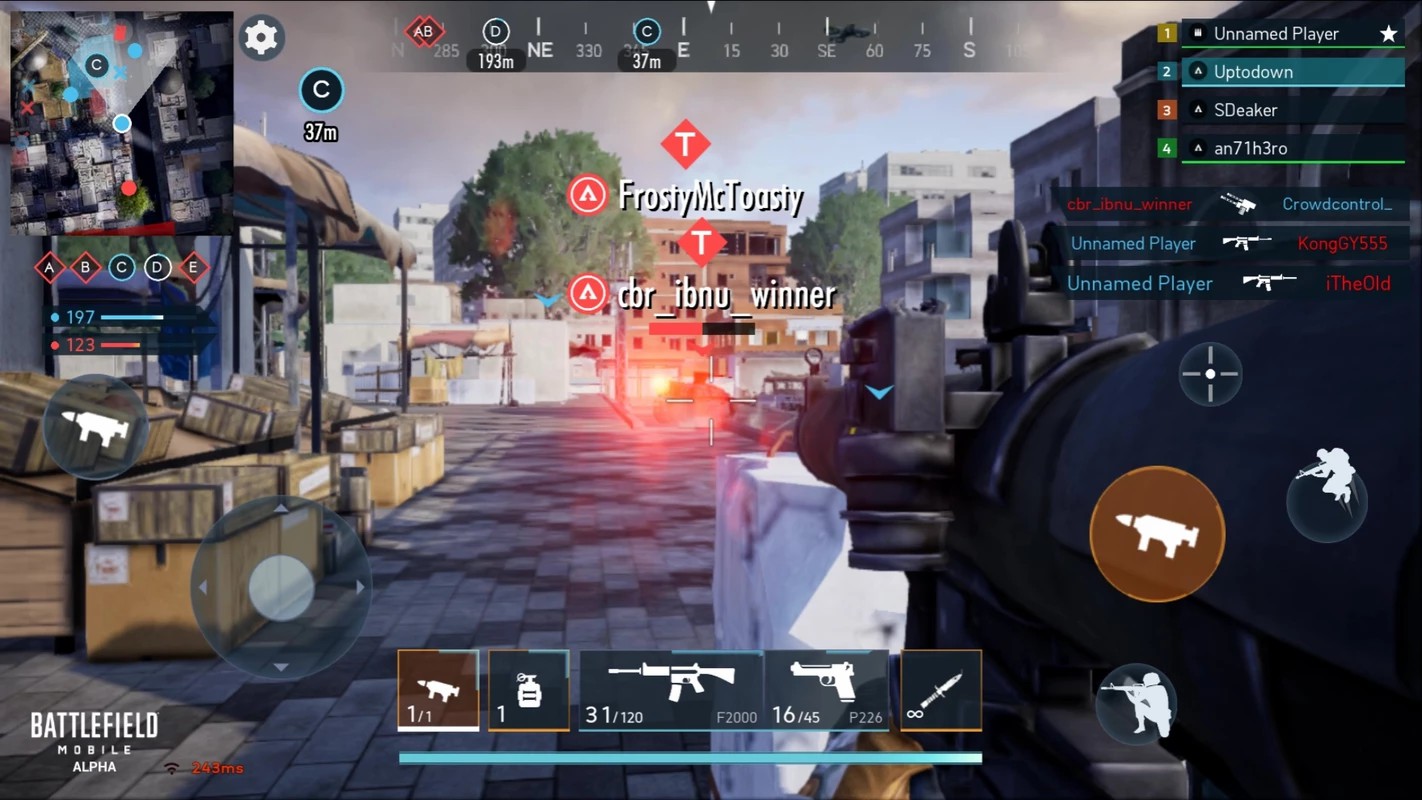Toggle aim-down-sights with the crosshair icon

click(x=1210, y=373)
